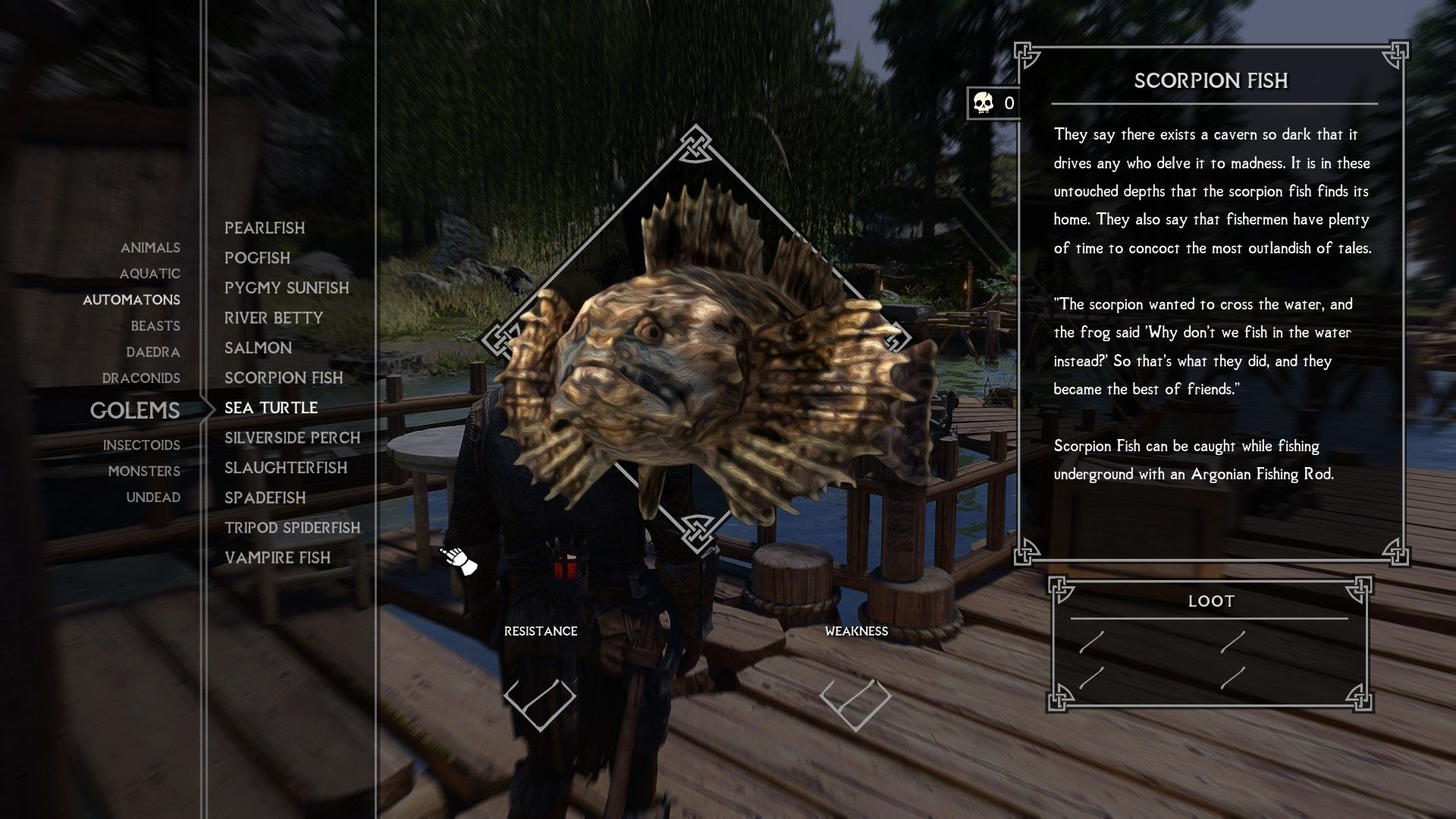Select Sea Turtle from the list

point(270,407)
